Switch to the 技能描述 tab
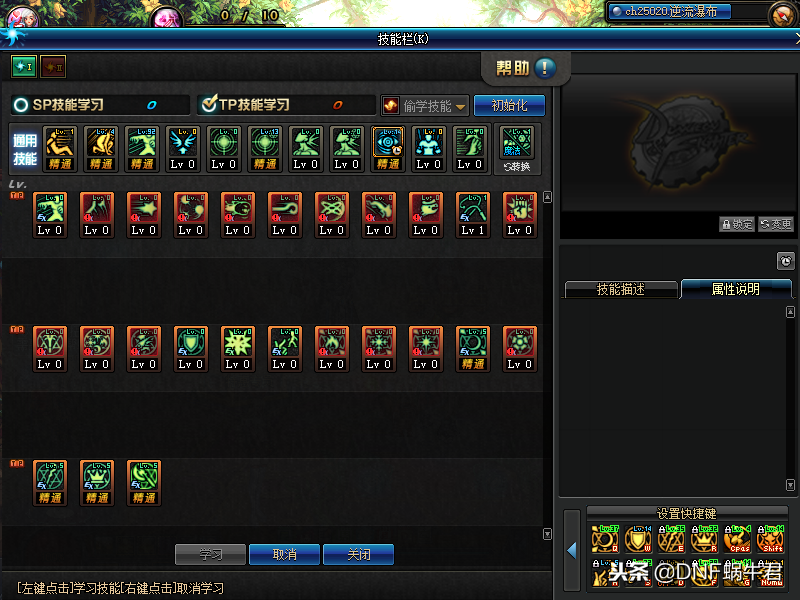The image size is (800, 600). (621, 289)
